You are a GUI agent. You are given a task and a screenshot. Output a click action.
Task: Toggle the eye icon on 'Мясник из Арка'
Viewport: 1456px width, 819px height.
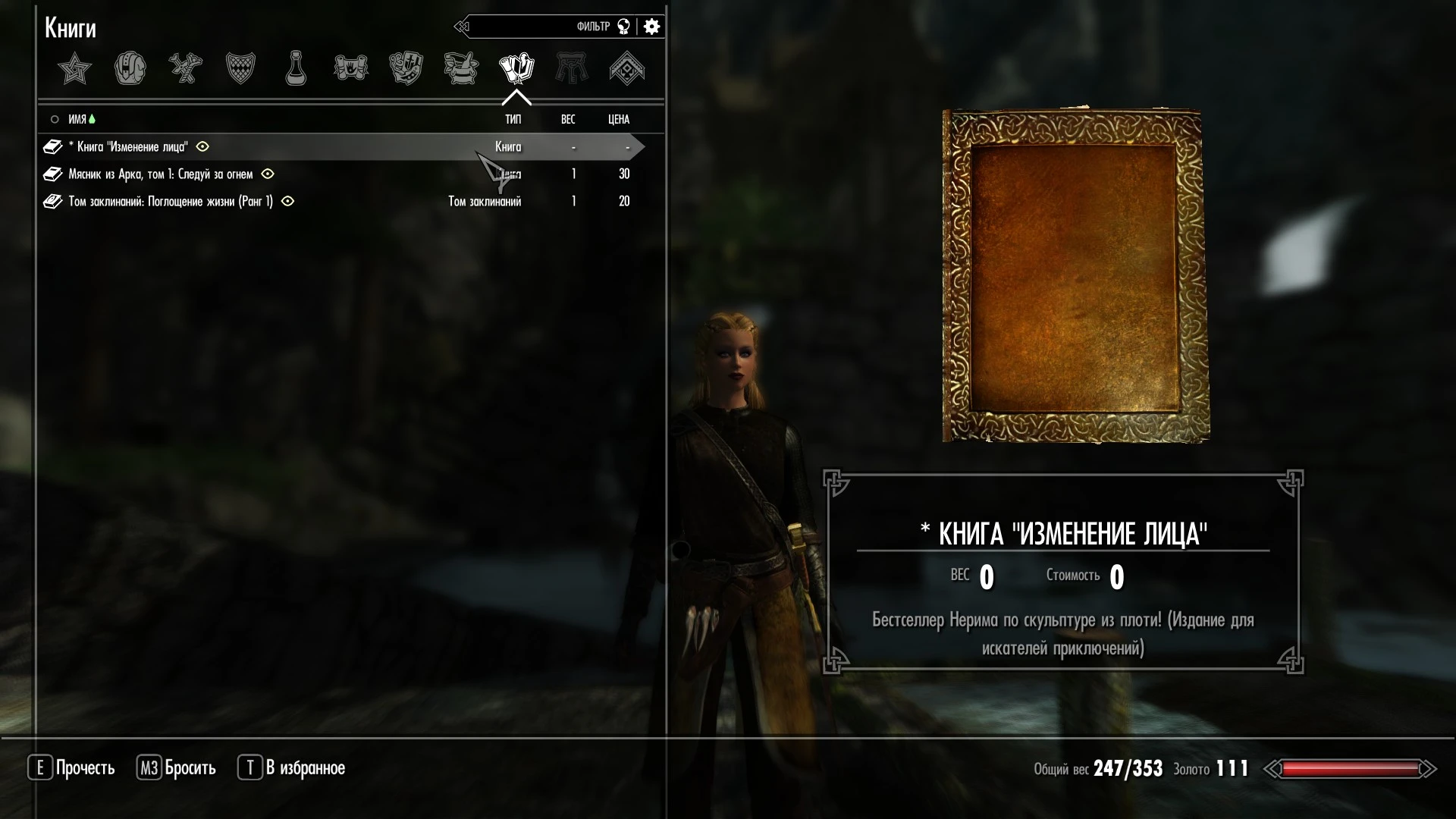(267, 174)
